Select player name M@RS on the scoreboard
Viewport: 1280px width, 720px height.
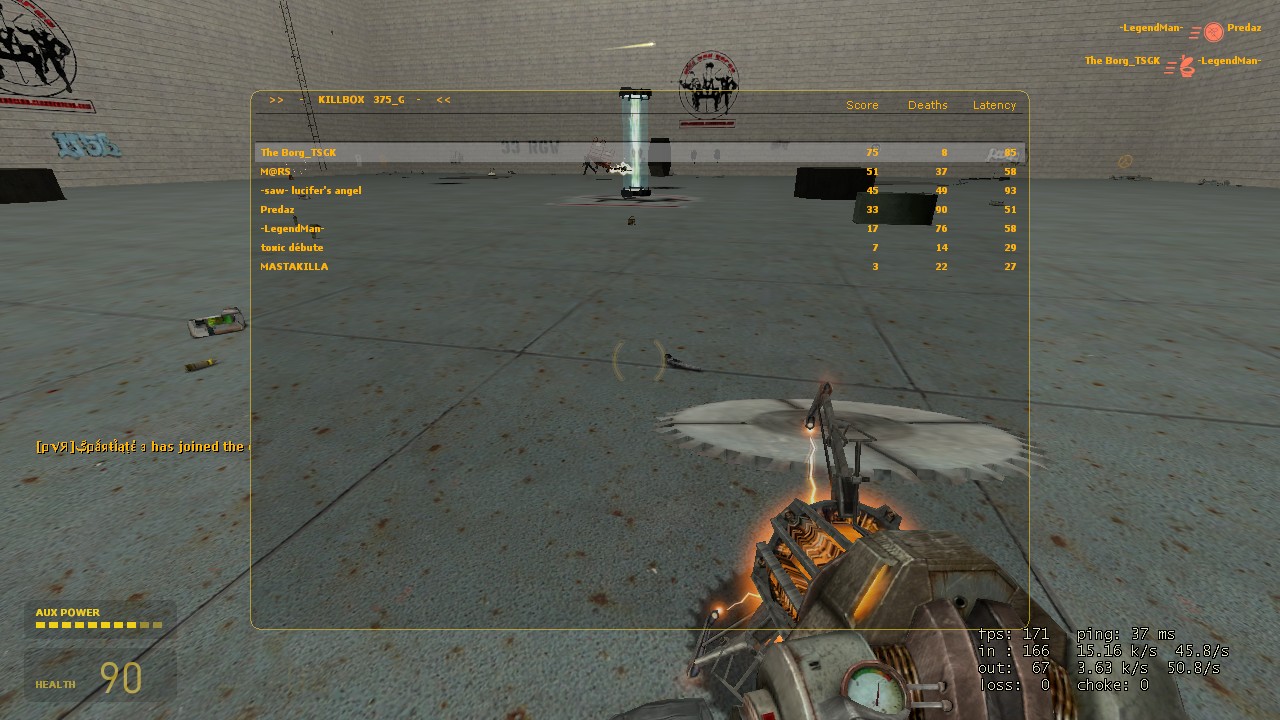pyautogui.click(x=275, y=171)
